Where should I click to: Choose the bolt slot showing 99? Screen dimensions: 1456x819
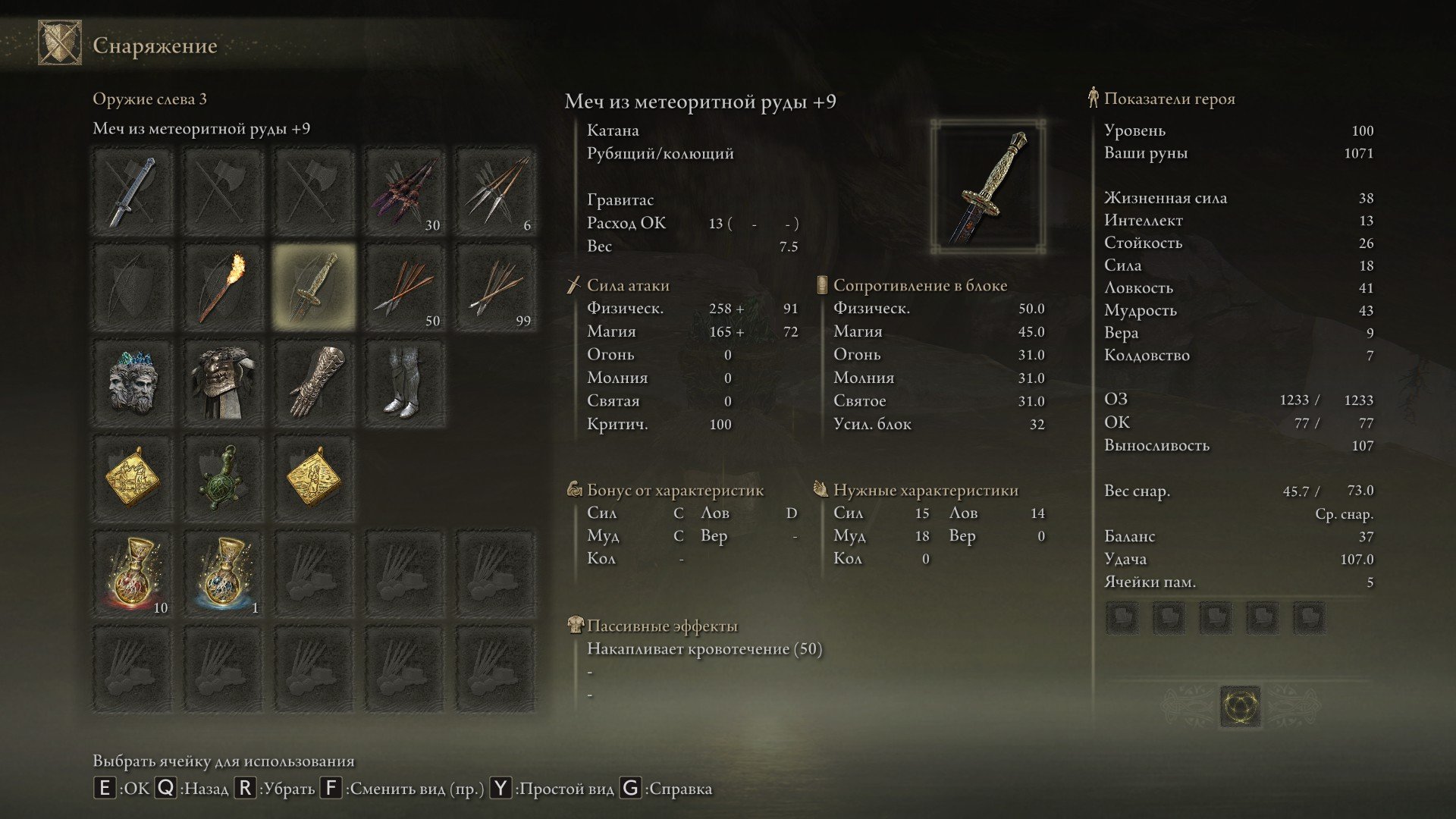pyautogui.click(x=496, y=287)
